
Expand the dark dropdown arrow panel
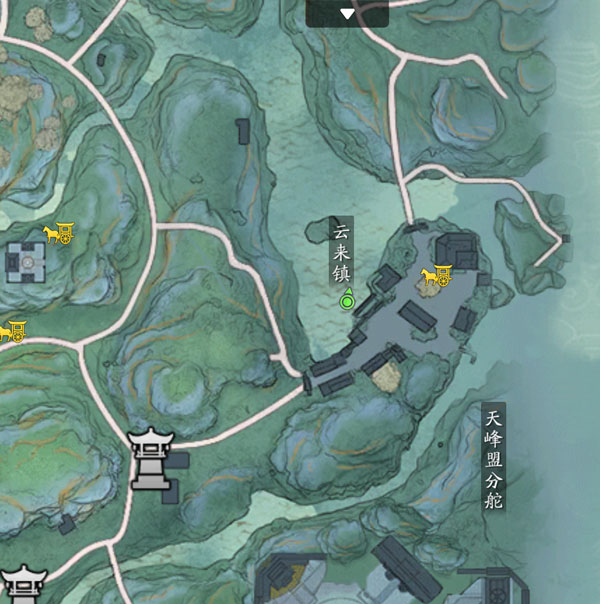pos(347,14)
